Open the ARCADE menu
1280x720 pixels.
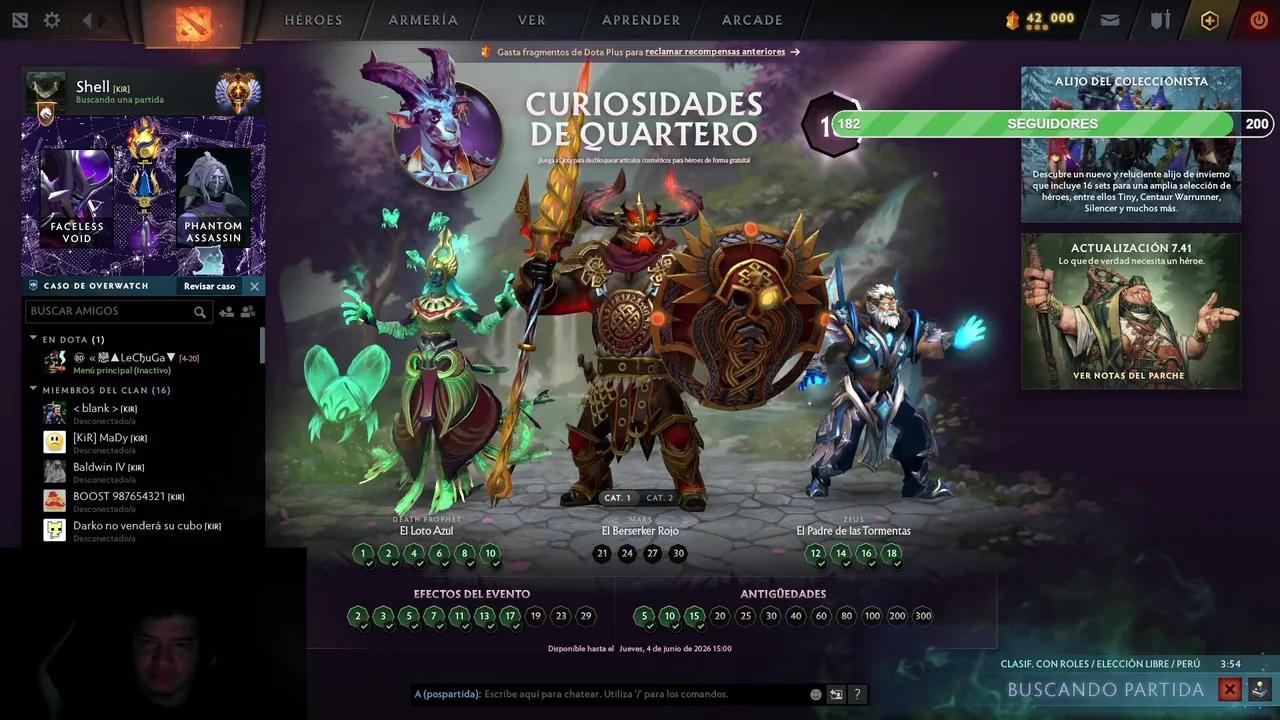(x=751, y=19)
